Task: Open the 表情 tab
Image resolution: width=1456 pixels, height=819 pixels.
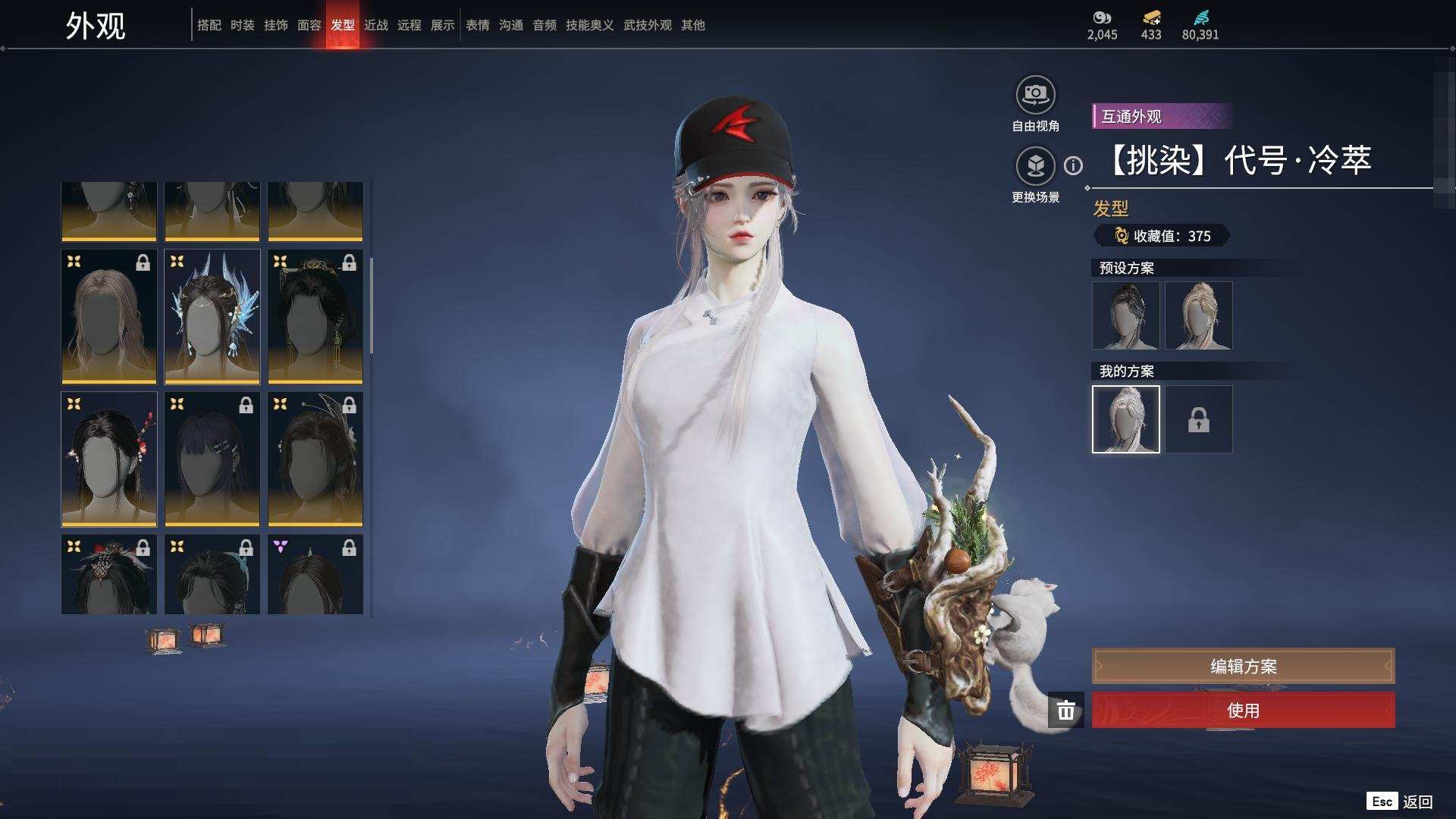Action: coord(478,25)
